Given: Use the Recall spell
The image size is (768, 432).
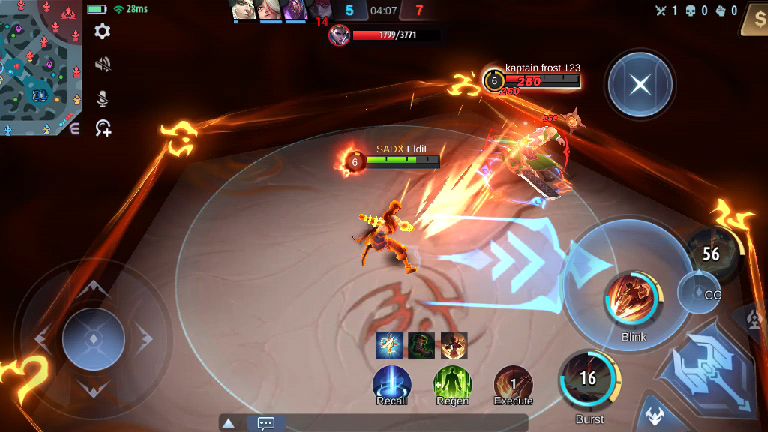Looking at the screenshot, I should tap(392, 382).
